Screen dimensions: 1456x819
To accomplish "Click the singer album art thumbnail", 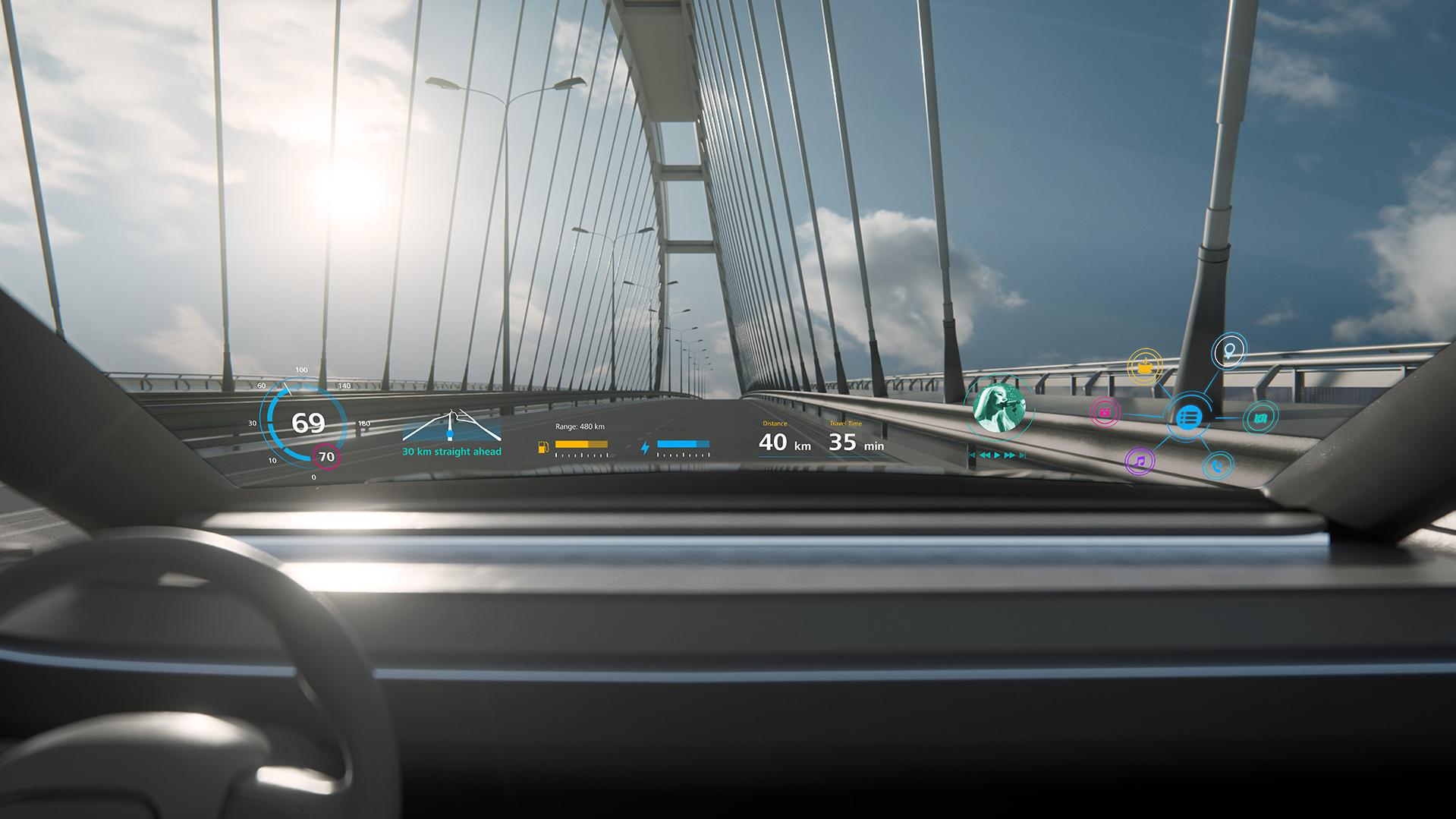I will [x=998, y=408].
